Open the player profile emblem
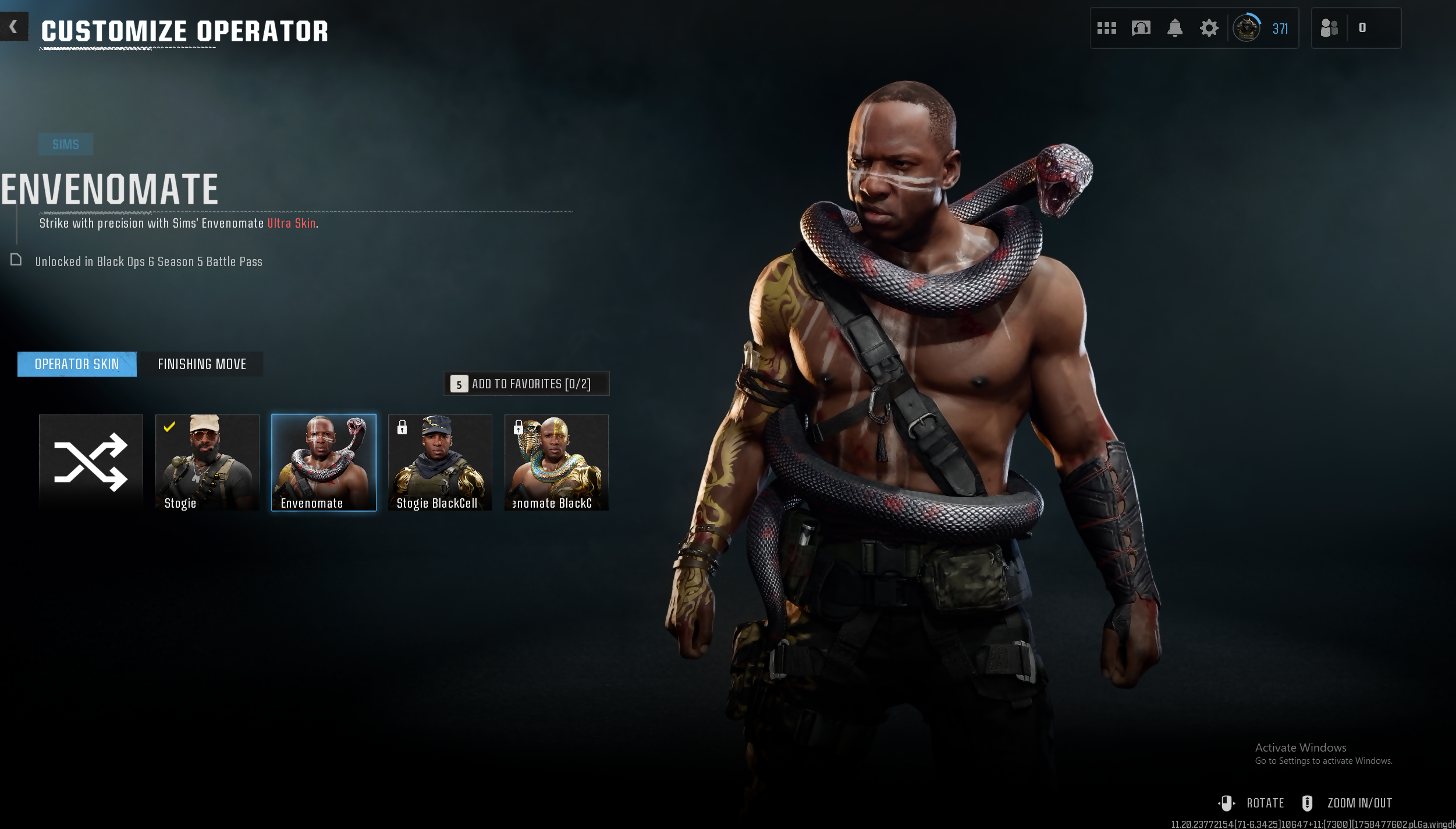This screenshot has width=1456, height=829. coord(1247,28)
